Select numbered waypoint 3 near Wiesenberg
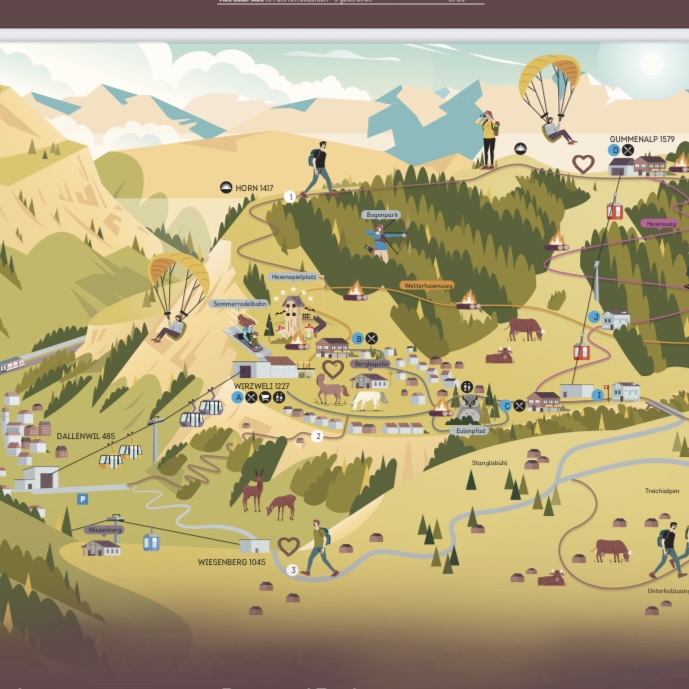 pos(293,570)
